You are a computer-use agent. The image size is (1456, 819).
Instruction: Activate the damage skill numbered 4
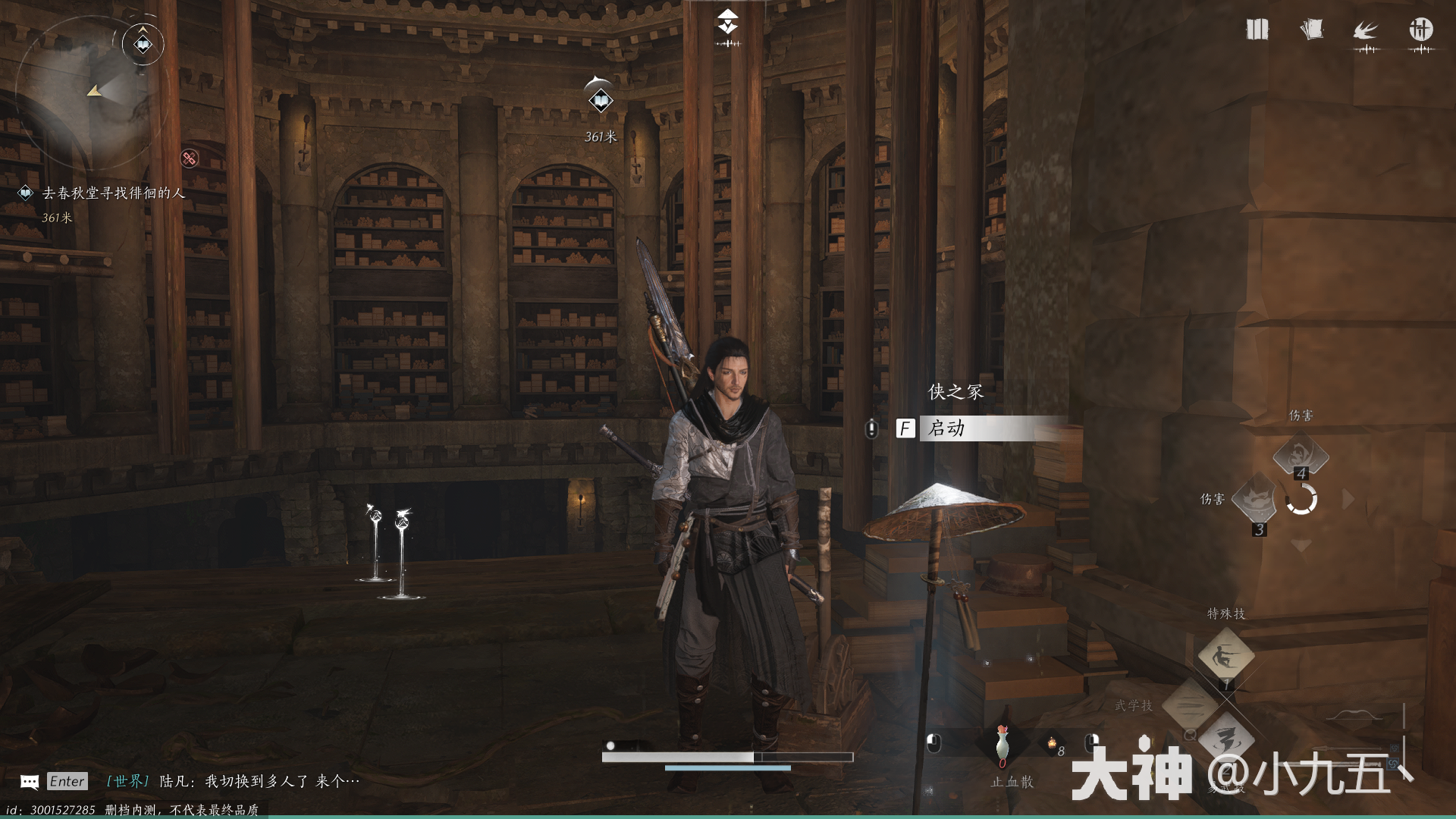click(x=1300, y=456)
